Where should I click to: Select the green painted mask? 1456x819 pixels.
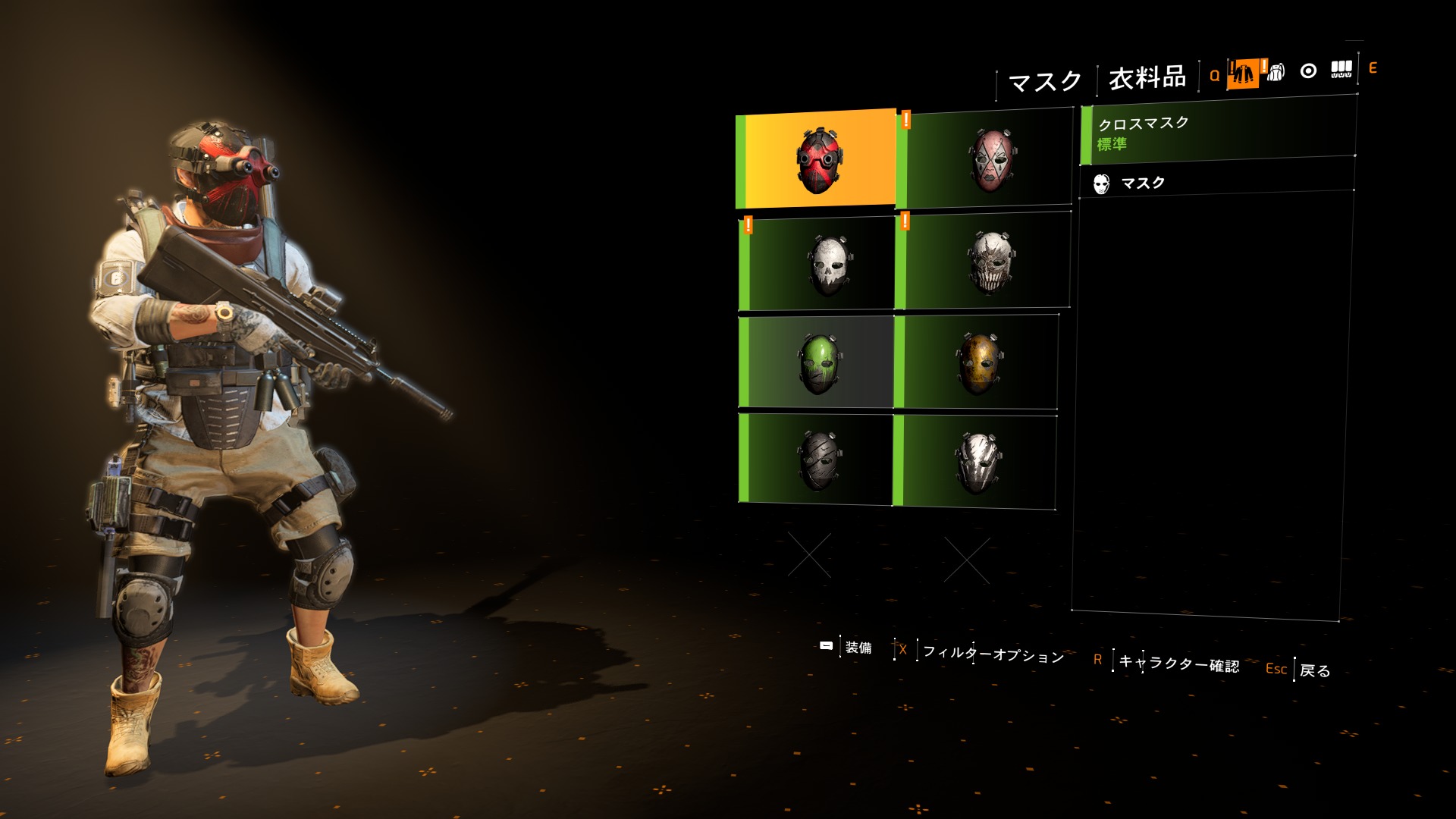tap(817, 362)
